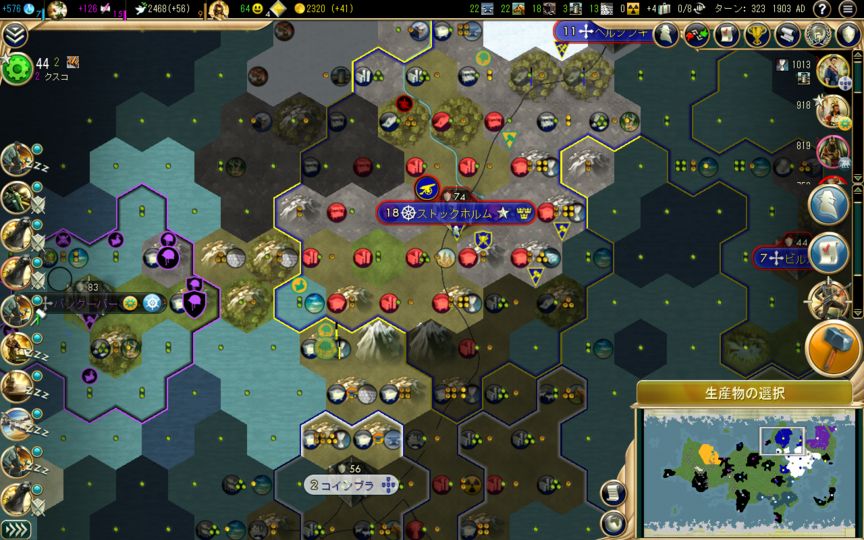Expand the unit list arrows at bottom left
The image size is (864, 540).
[x=15, y=529]
